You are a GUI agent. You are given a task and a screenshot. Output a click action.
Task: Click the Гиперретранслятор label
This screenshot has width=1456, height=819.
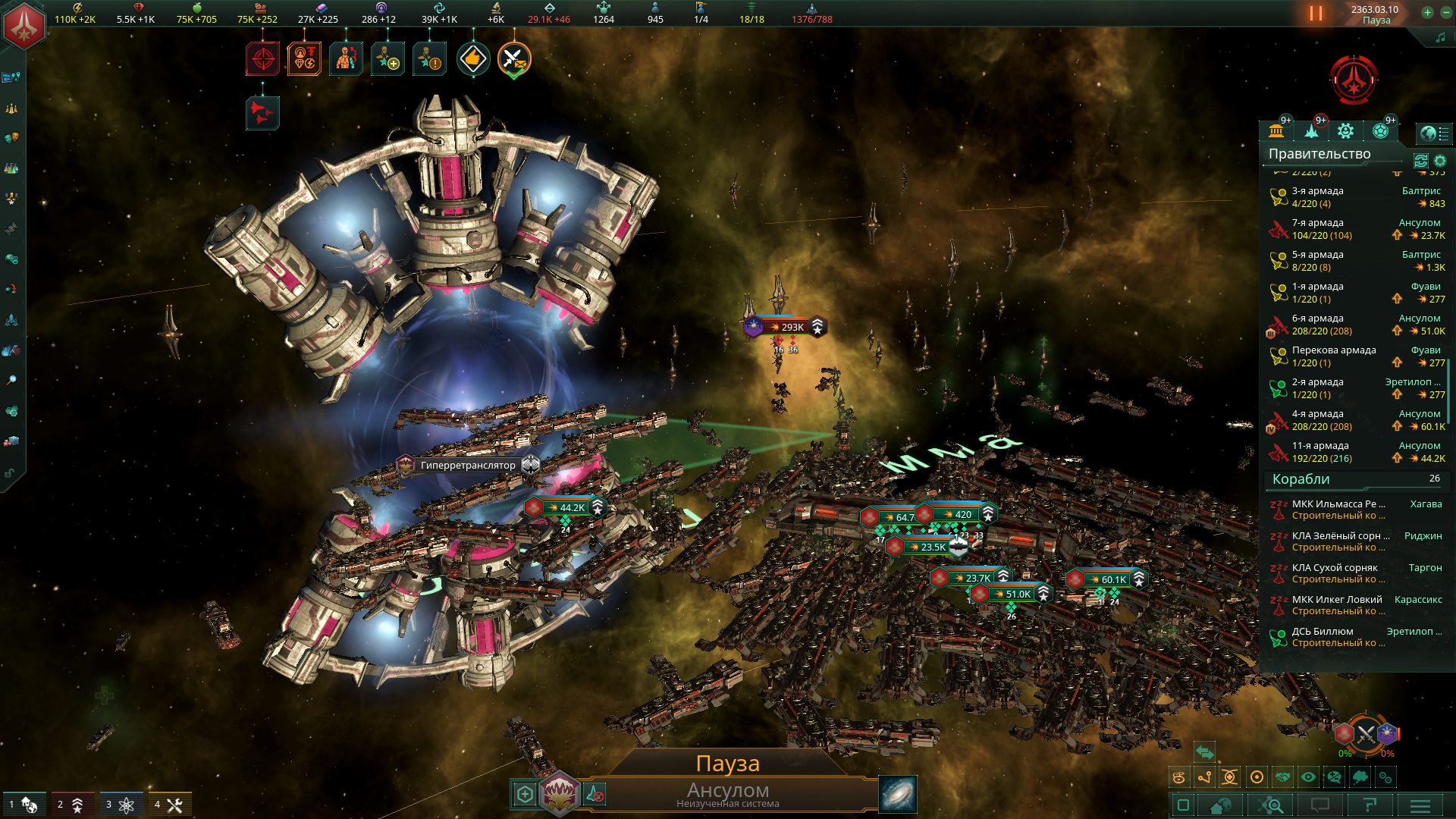tap(468, 466)
